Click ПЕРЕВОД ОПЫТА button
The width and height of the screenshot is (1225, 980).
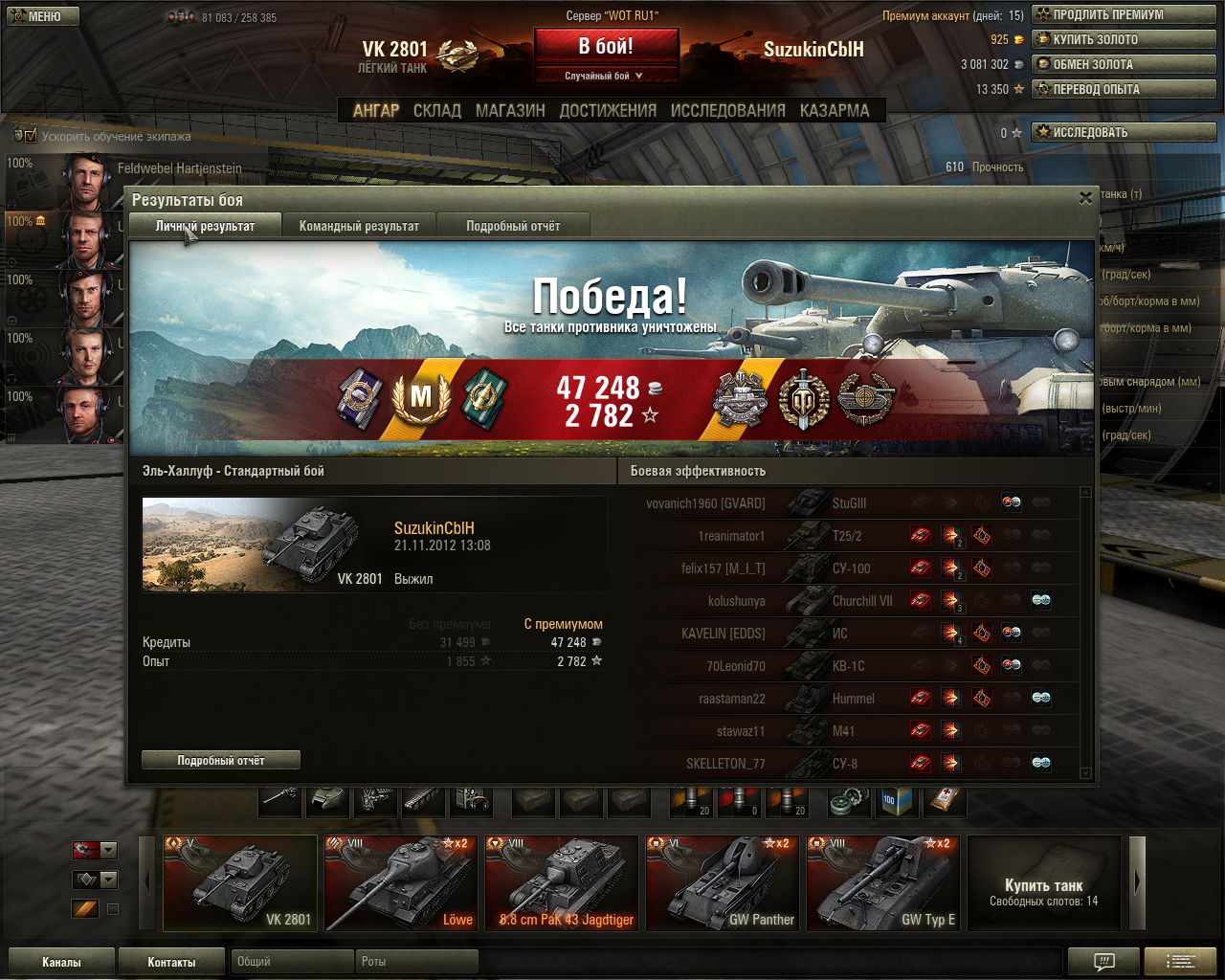(x=1124, y=89)
